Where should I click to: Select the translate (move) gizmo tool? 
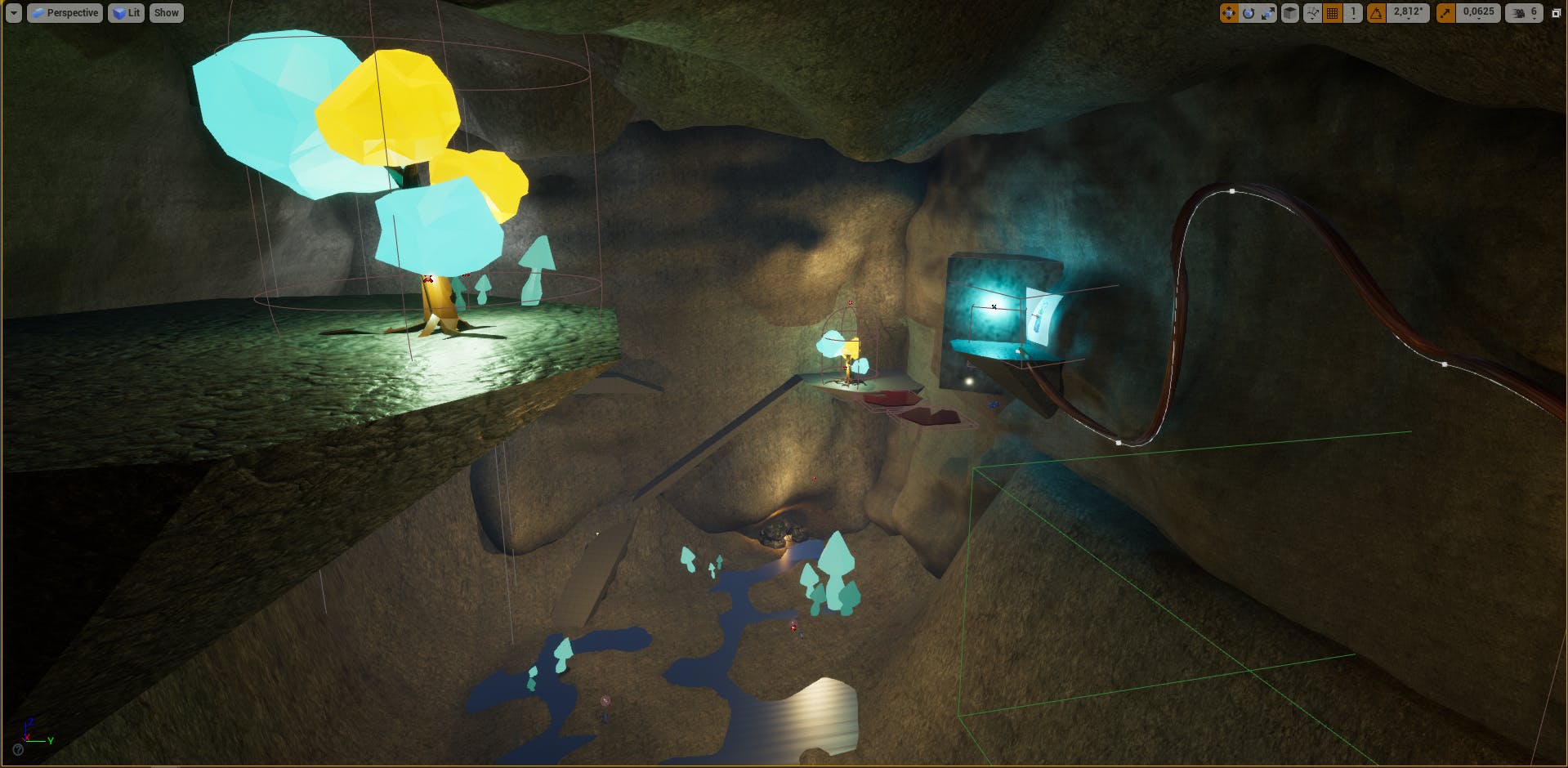[x=1228, y=13]
